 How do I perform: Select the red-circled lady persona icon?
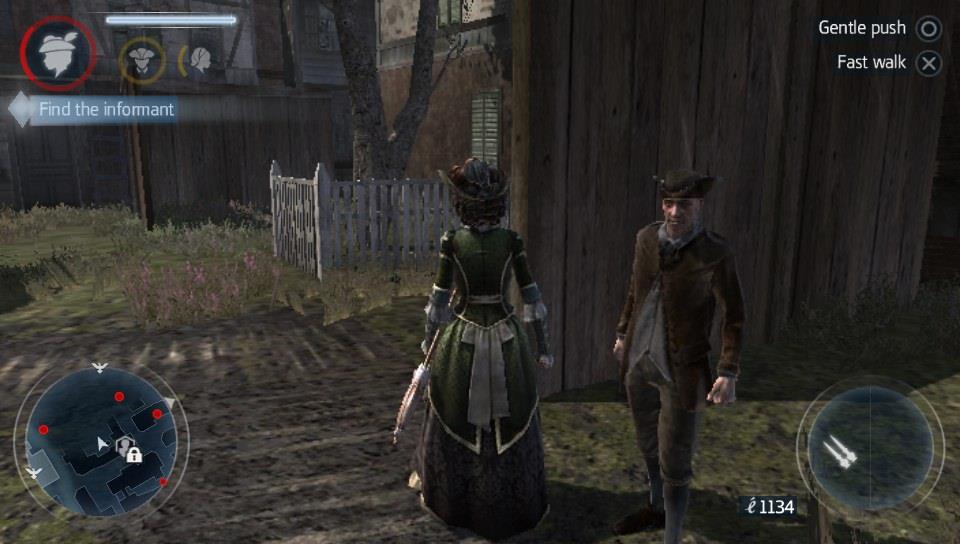58,54
